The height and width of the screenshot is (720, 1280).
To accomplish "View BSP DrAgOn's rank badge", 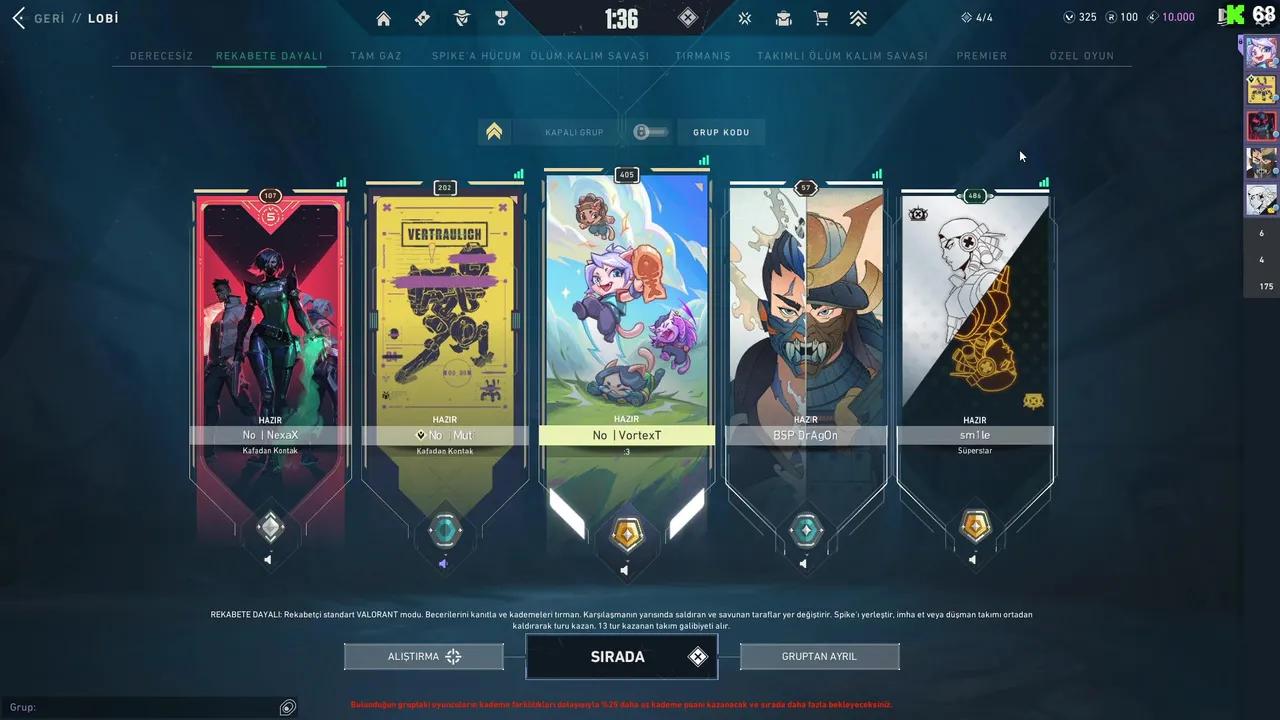I will pyautogui.click(x=805, y=531).
